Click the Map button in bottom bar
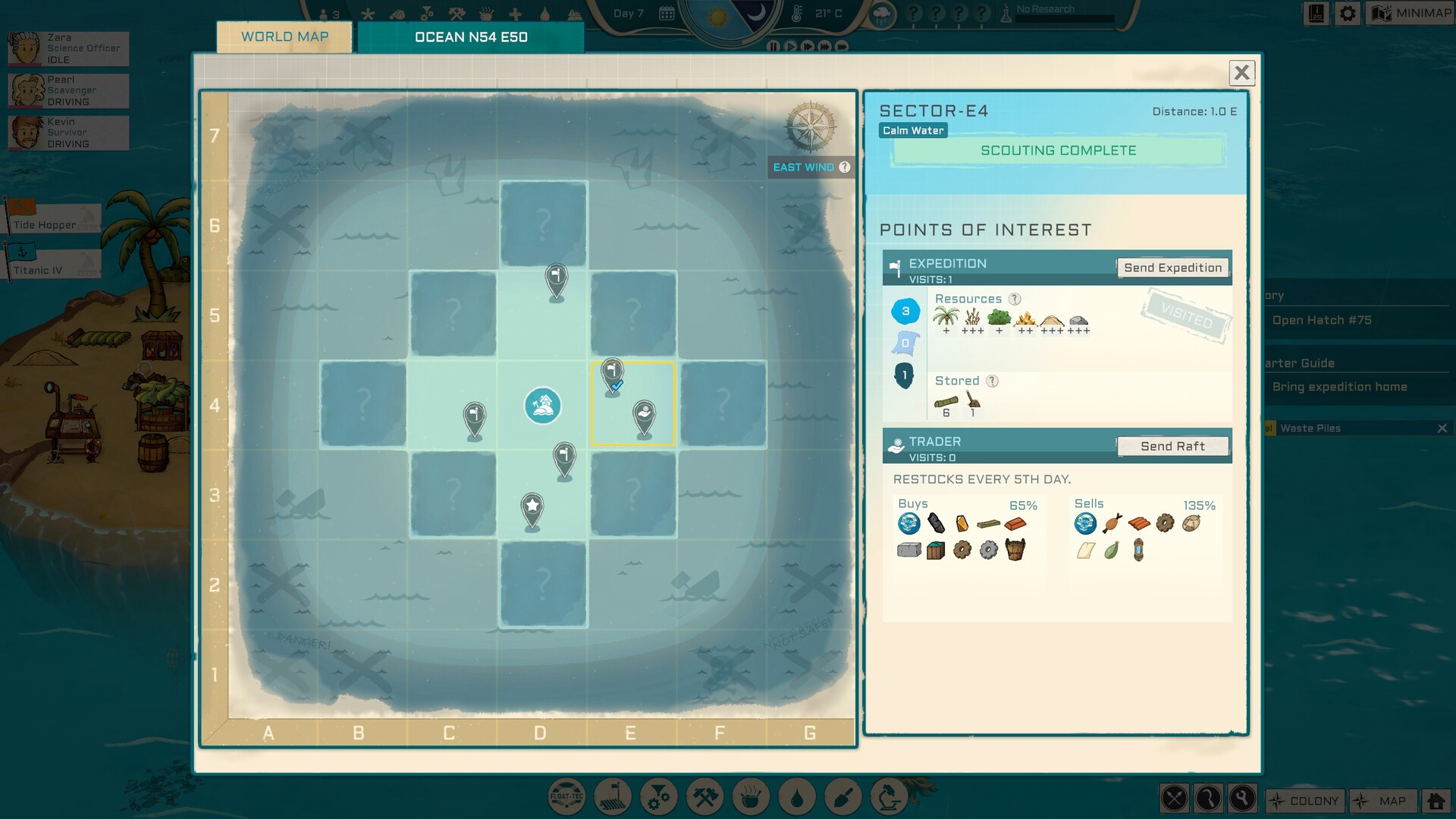The height and width of the screenshot is (819, 1456). (x=1383, y=801)
